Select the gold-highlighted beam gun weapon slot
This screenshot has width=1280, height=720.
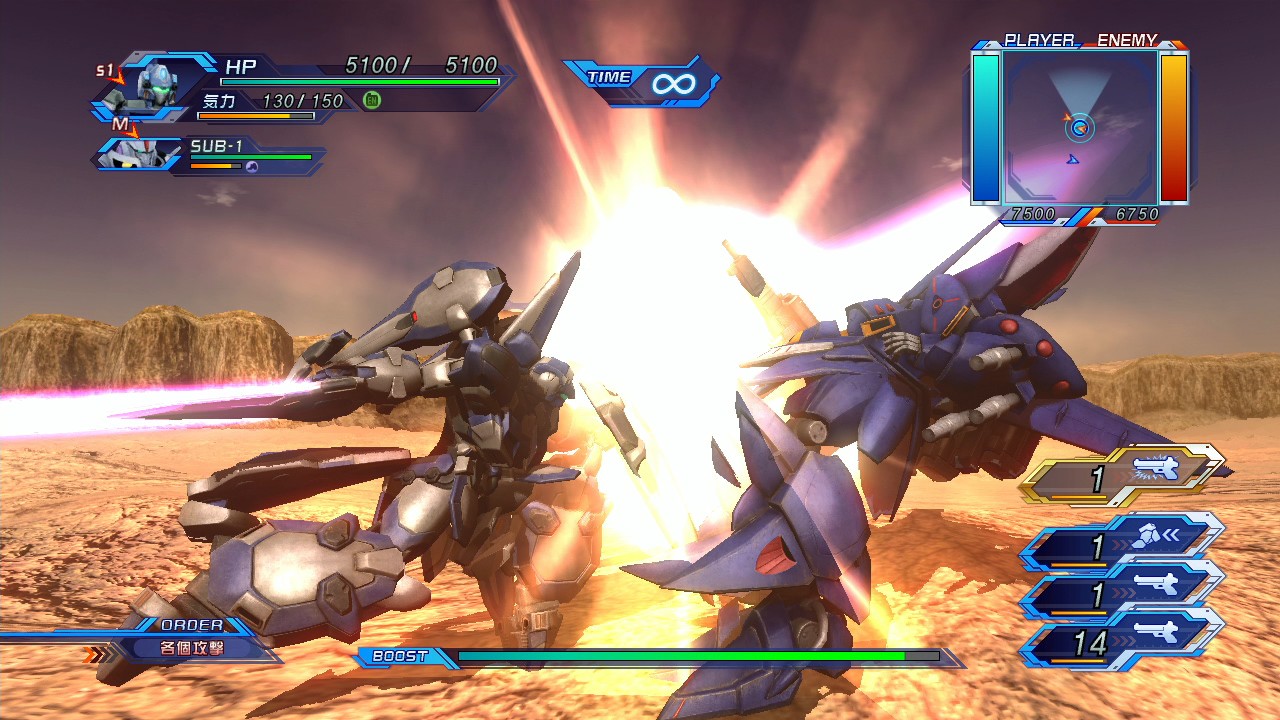(1124, 476)
